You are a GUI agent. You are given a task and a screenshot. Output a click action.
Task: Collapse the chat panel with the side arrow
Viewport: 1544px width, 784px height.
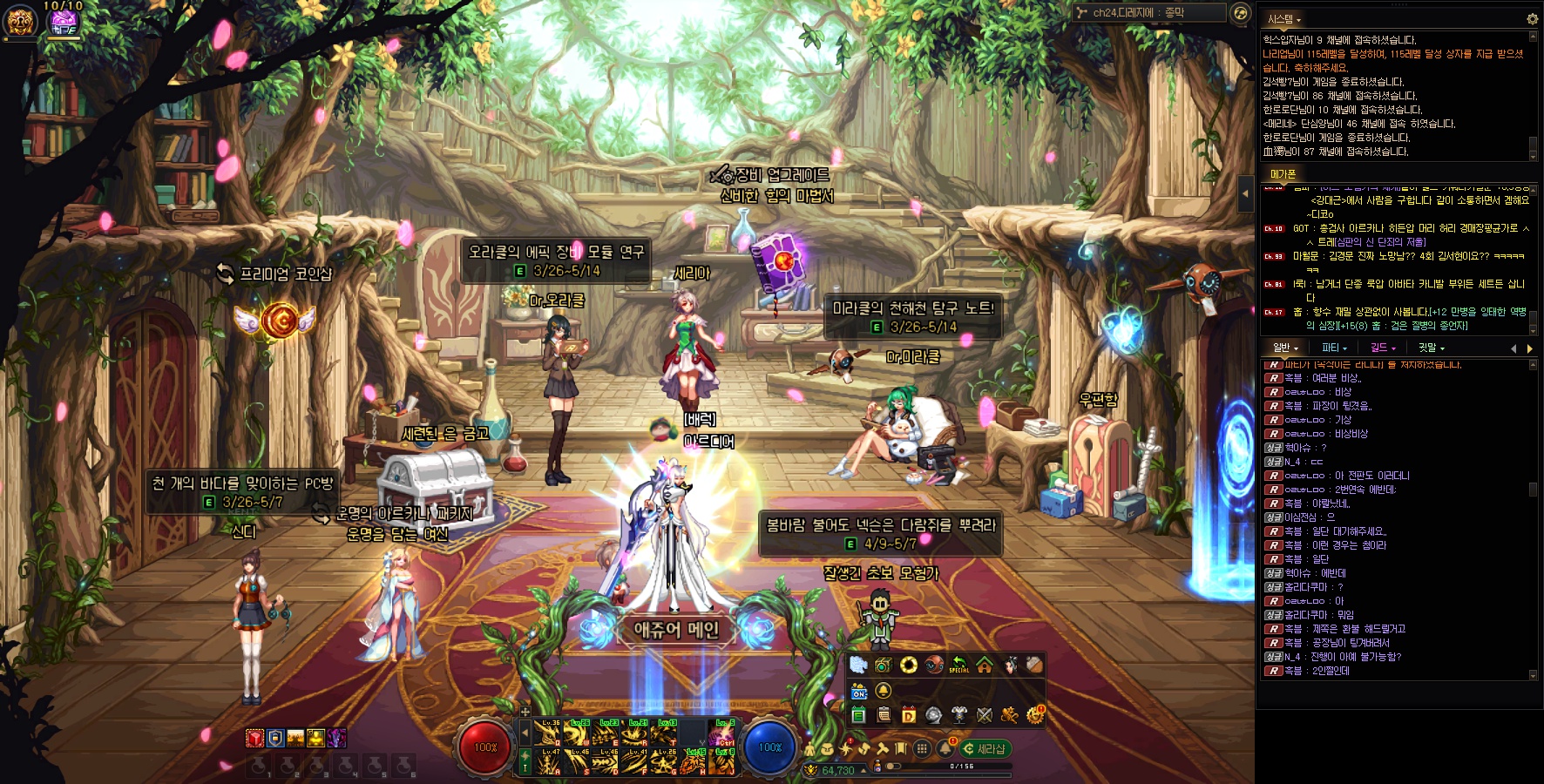[1246, 193]
